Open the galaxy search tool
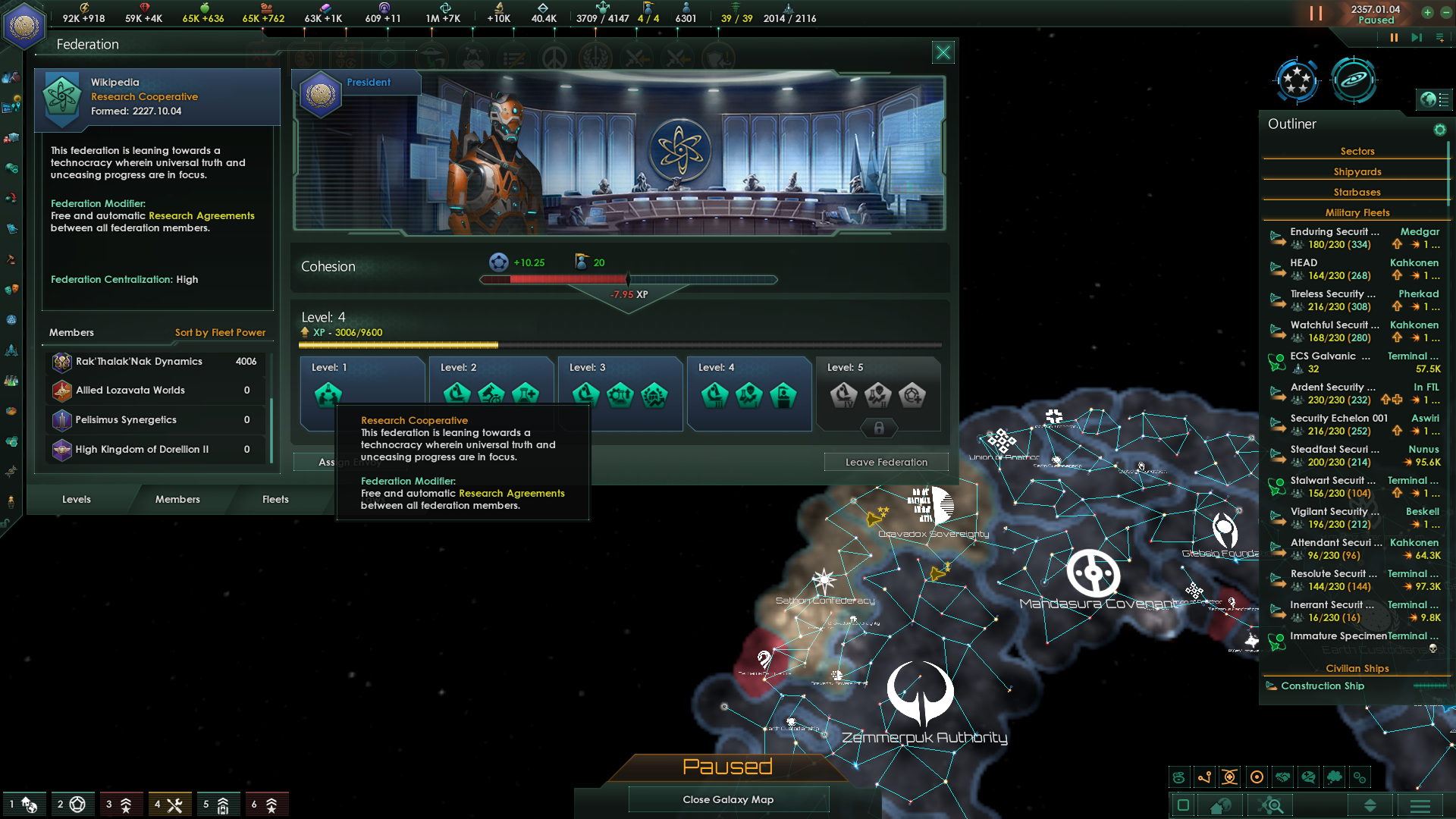Screen dimensions: 1456x819 (x=1269, y=805)
